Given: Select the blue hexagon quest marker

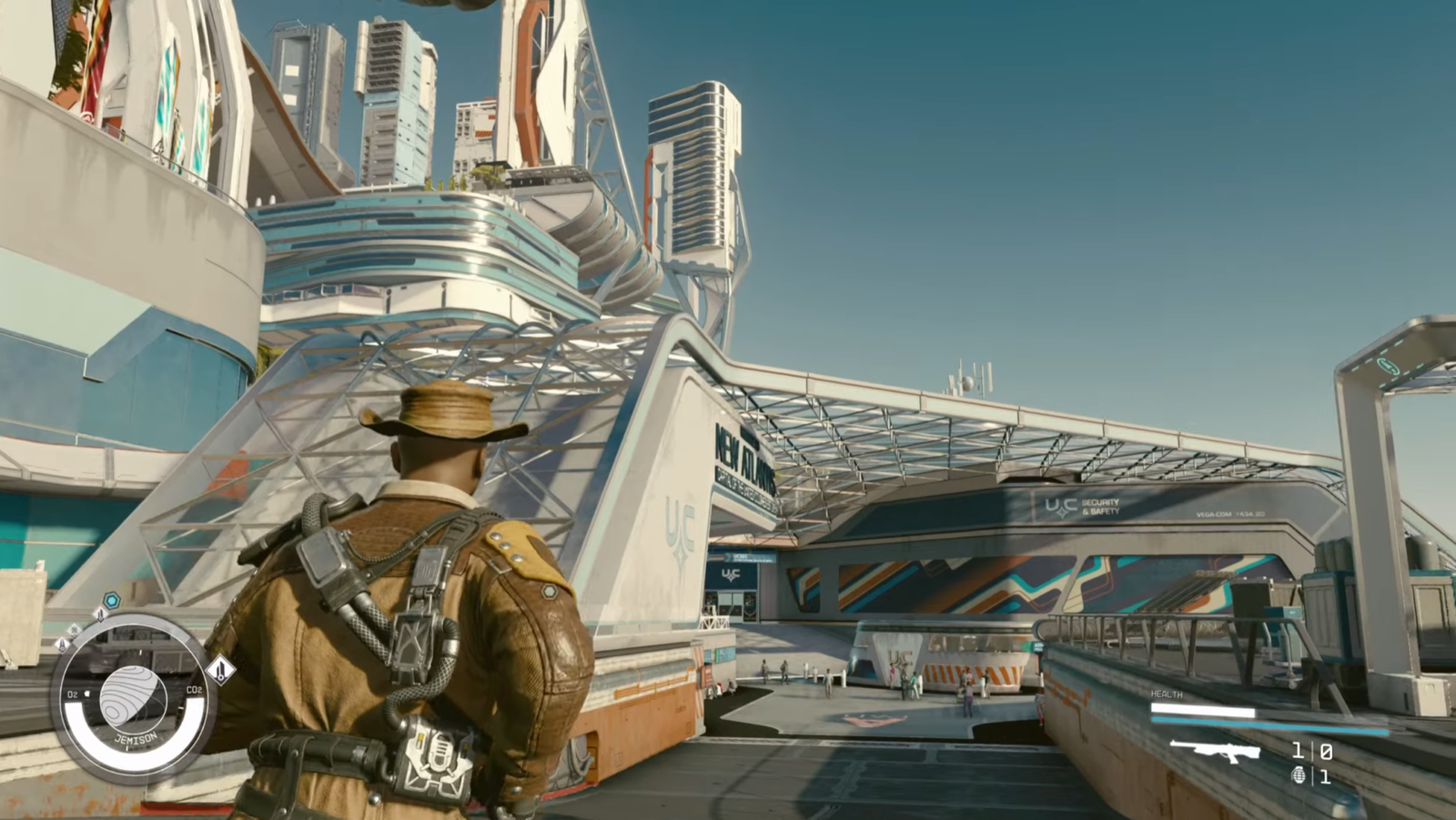Looking at the screenshot, I should [x=111, y=601].
